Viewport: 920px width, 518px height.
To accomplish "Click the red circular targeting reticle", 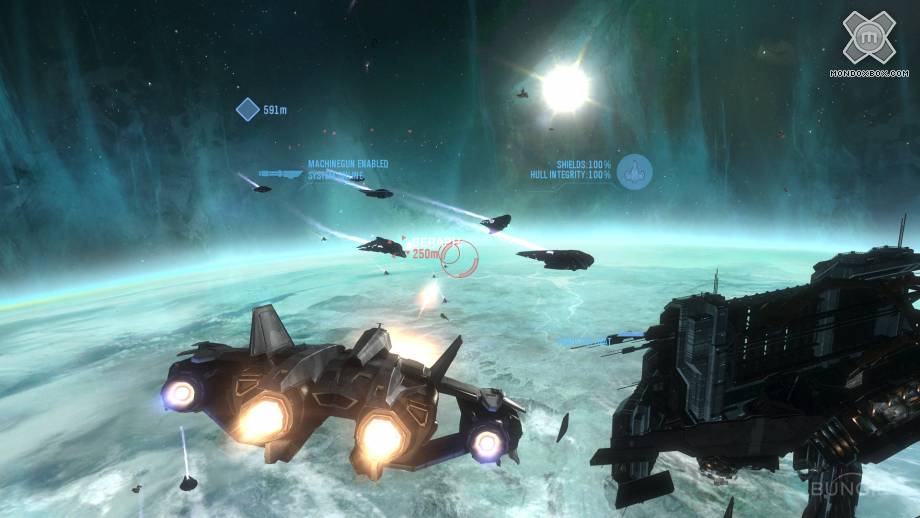I will (x=460, y=259).
